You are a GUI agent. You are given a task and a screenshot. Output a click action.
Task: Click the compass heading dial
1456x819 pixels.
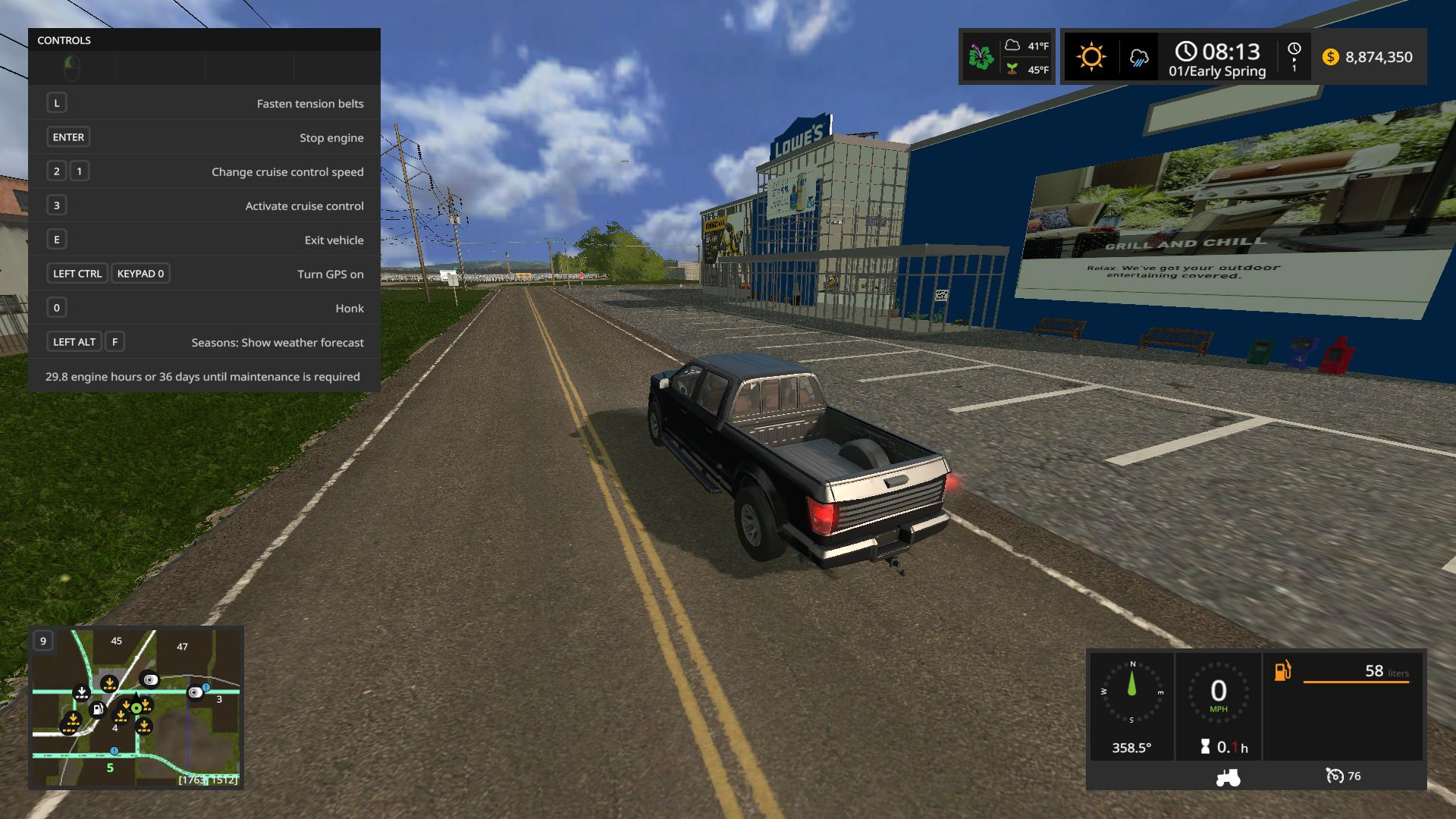point(1132,692)
